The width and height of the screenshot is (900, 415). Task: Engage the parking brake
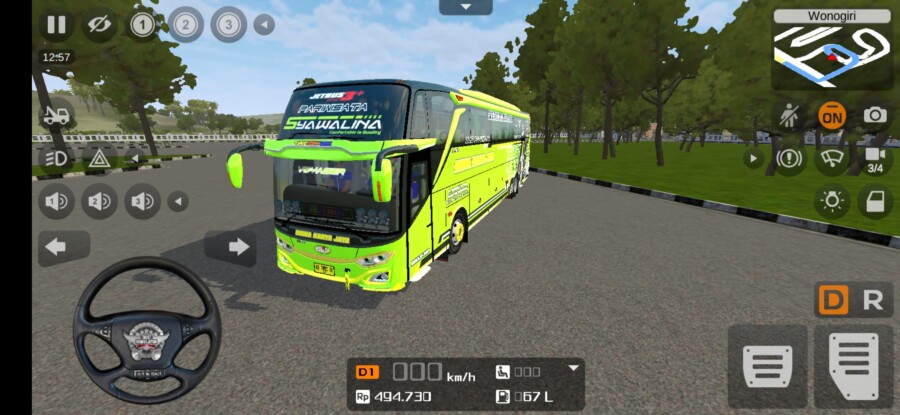[x=790, y=158]
